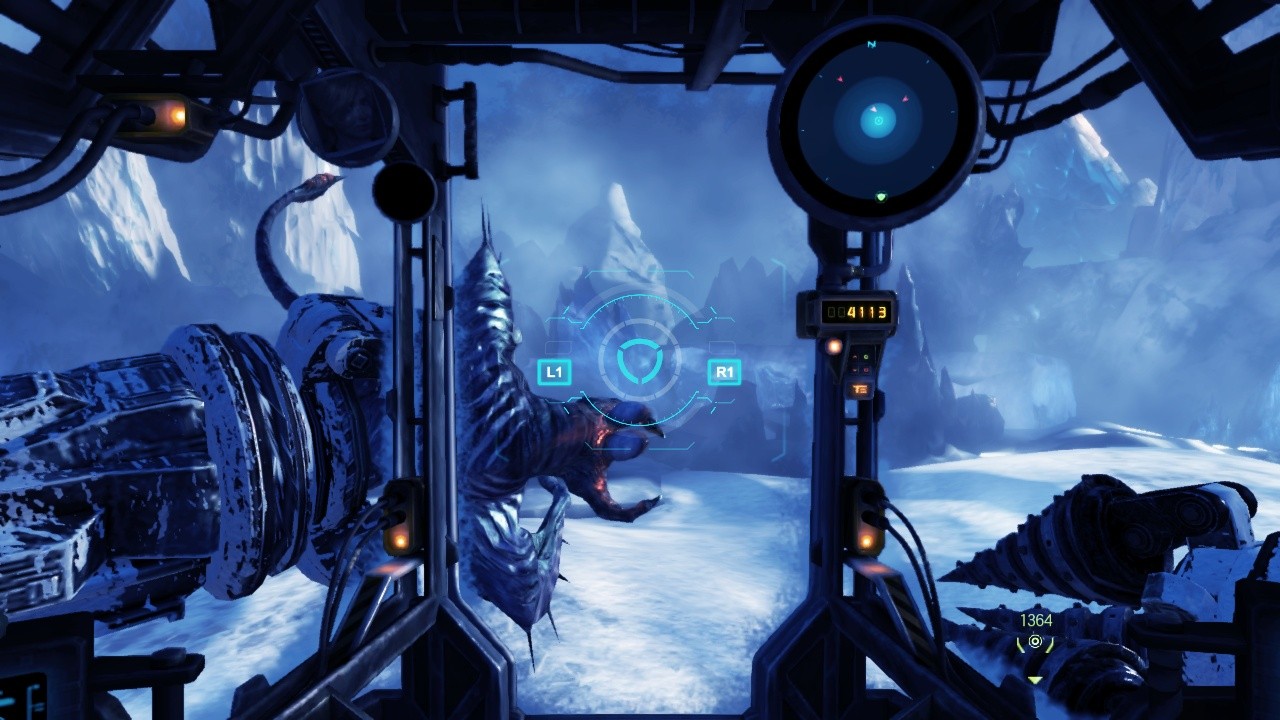This screenshot has width=1280, height=720.
Task: Select the circular target icon under 1364
Action: [1035, 641]
